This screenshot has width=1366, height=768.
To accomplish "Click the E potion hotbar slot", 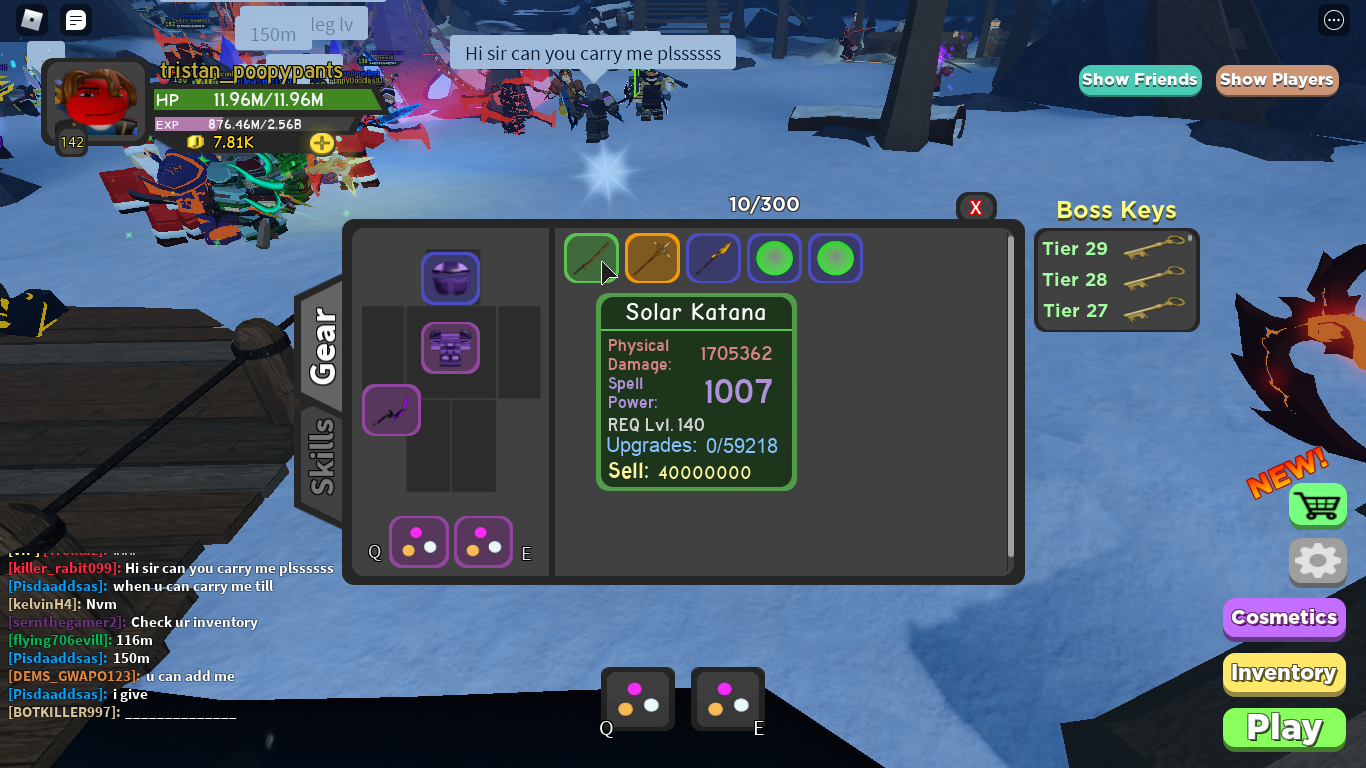I will point(727,699).
